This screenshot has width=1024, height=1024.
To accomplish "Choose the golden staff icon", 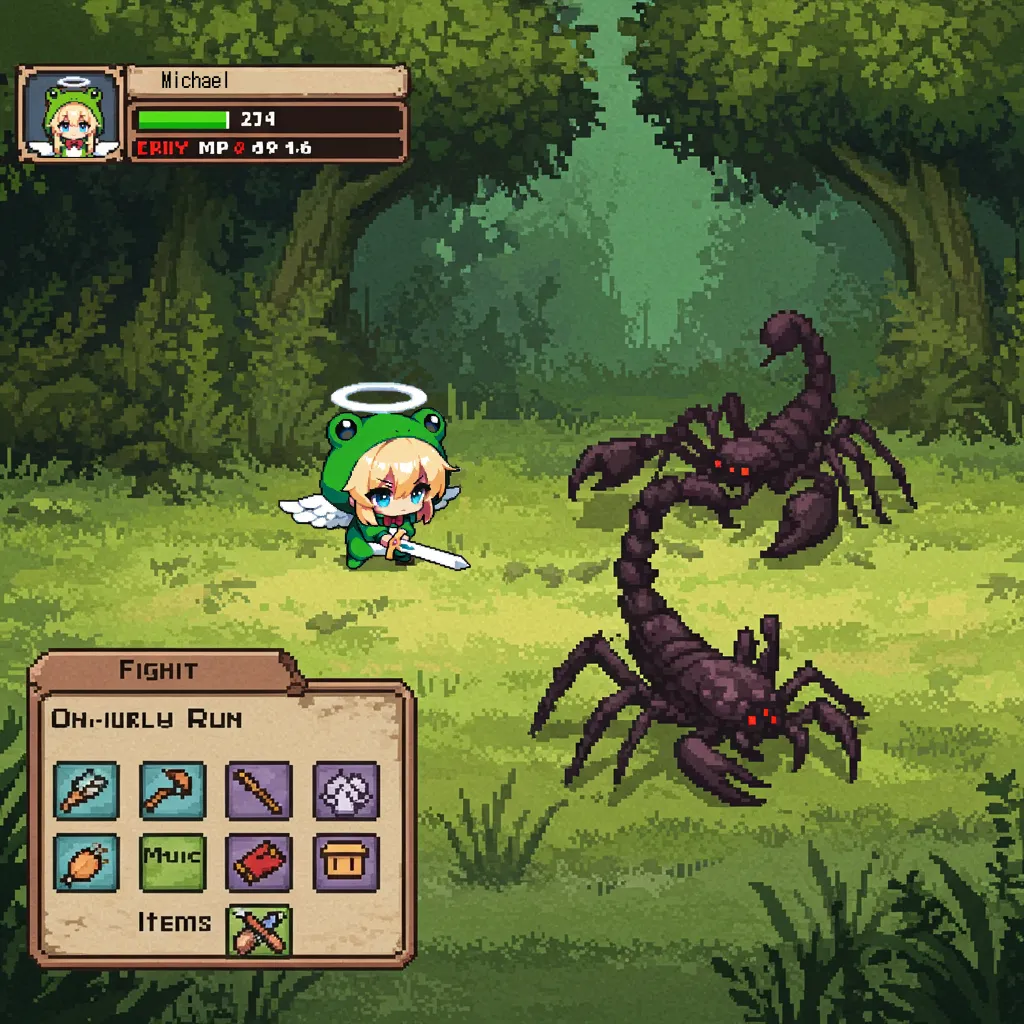I will [259, 790].
